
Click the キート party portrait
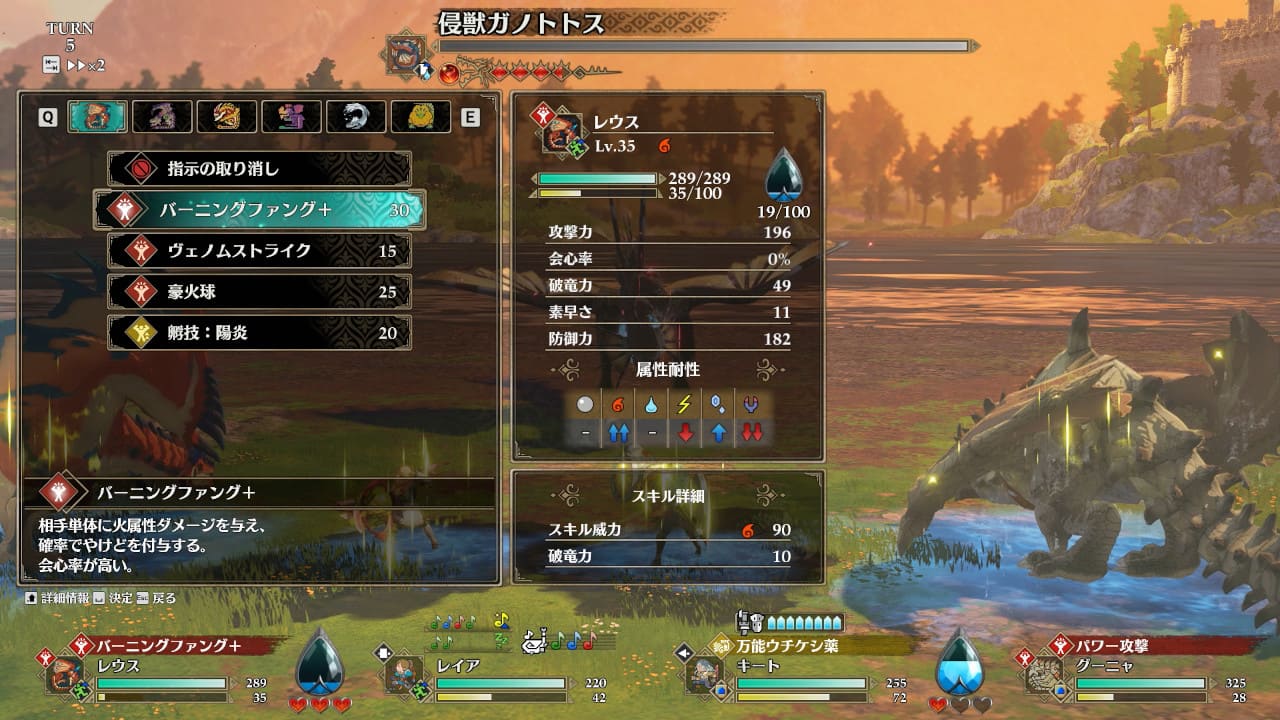tap(704, 674)
